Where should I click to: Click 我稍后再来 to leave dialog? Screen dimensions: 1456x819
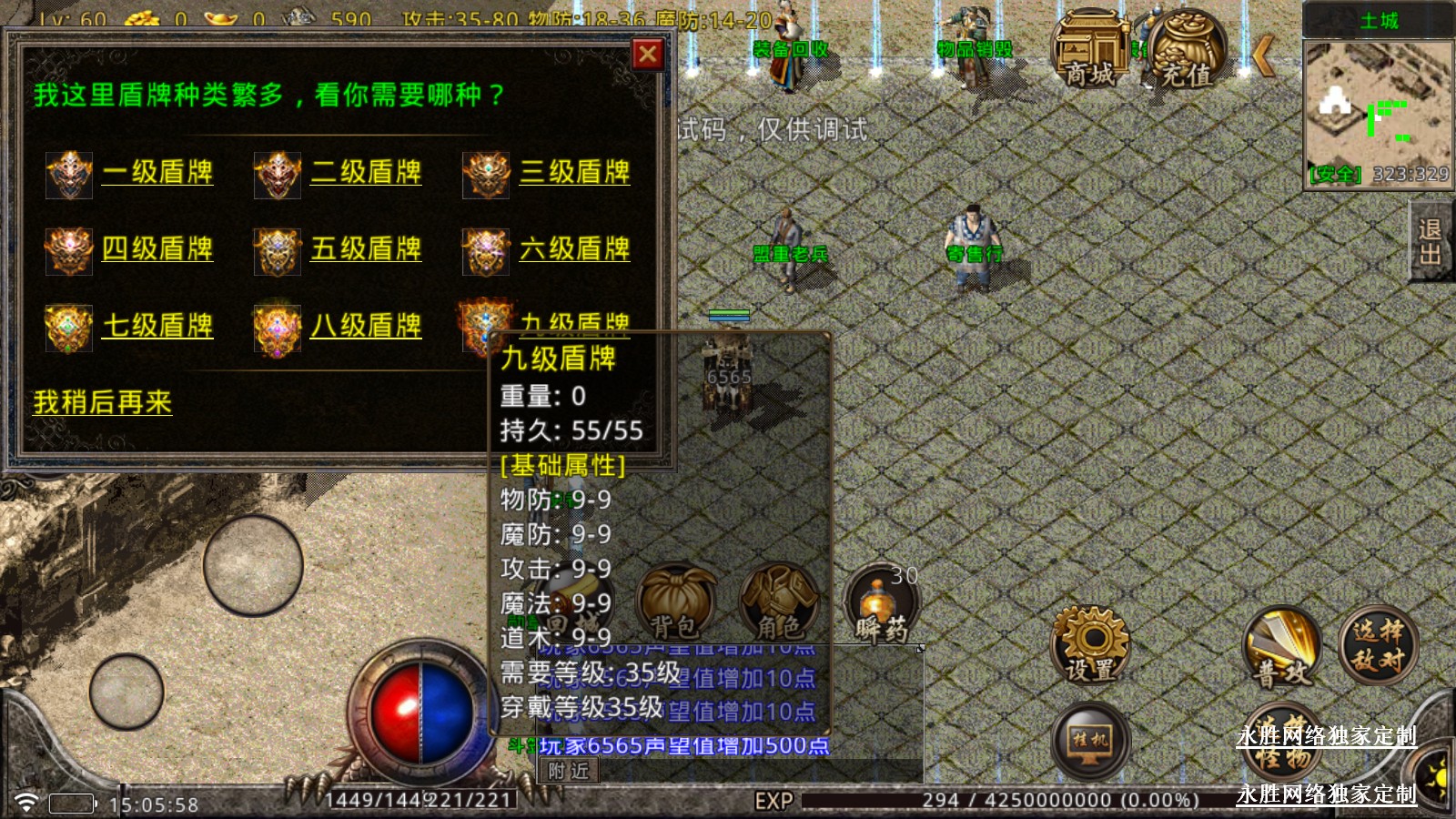coord(103,402)
